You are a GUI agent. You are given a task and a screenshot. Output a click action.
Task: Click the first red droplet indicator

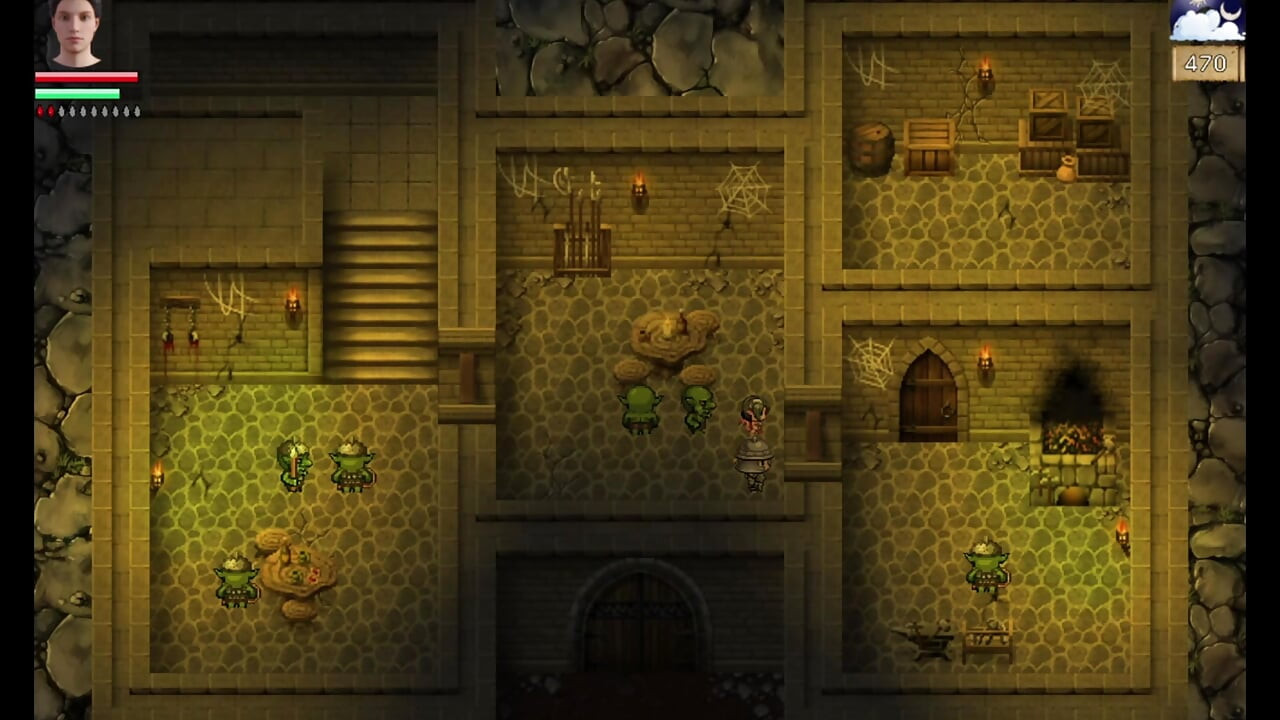point(40,112)
